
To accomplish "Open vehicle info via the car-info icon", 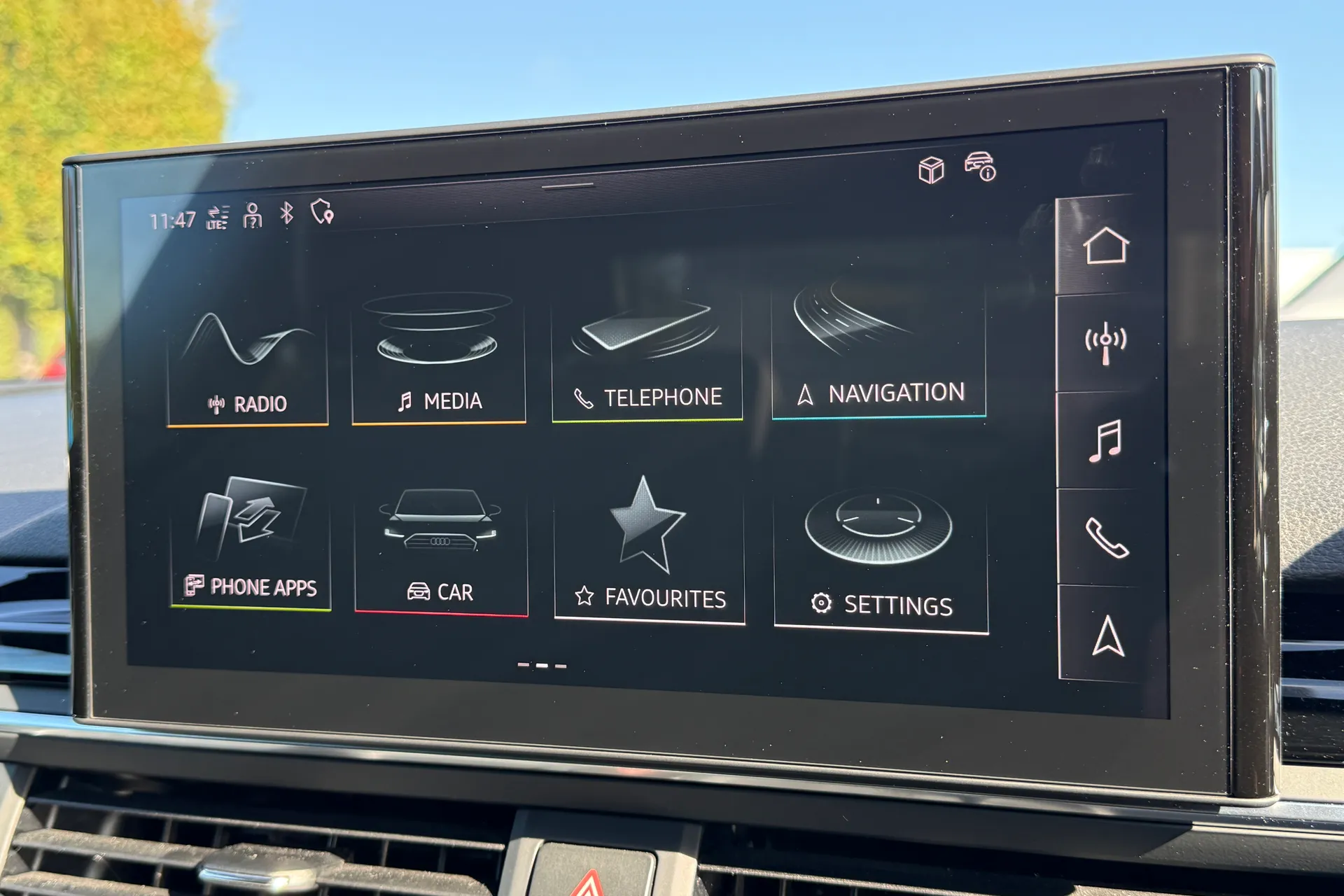I will pyautogui.click(x=980, y=168).
